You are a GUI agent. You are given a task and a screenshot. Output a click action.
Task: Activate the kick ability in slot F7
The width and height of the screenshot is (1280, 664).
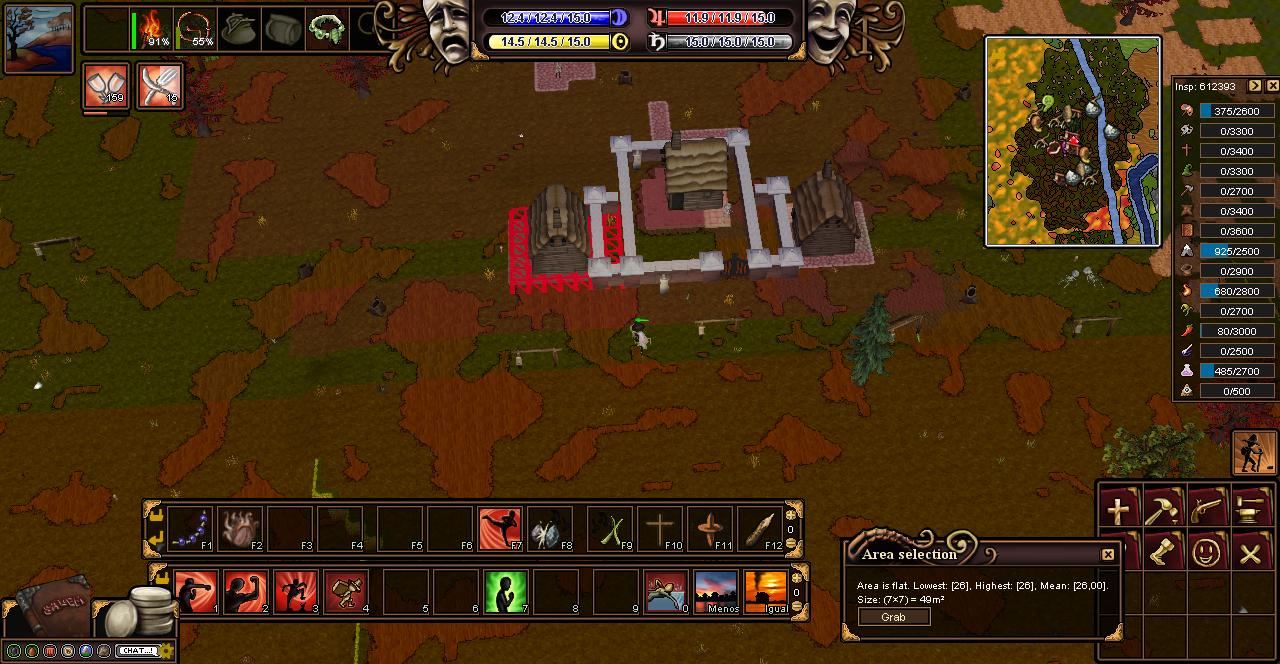[500, 529]
